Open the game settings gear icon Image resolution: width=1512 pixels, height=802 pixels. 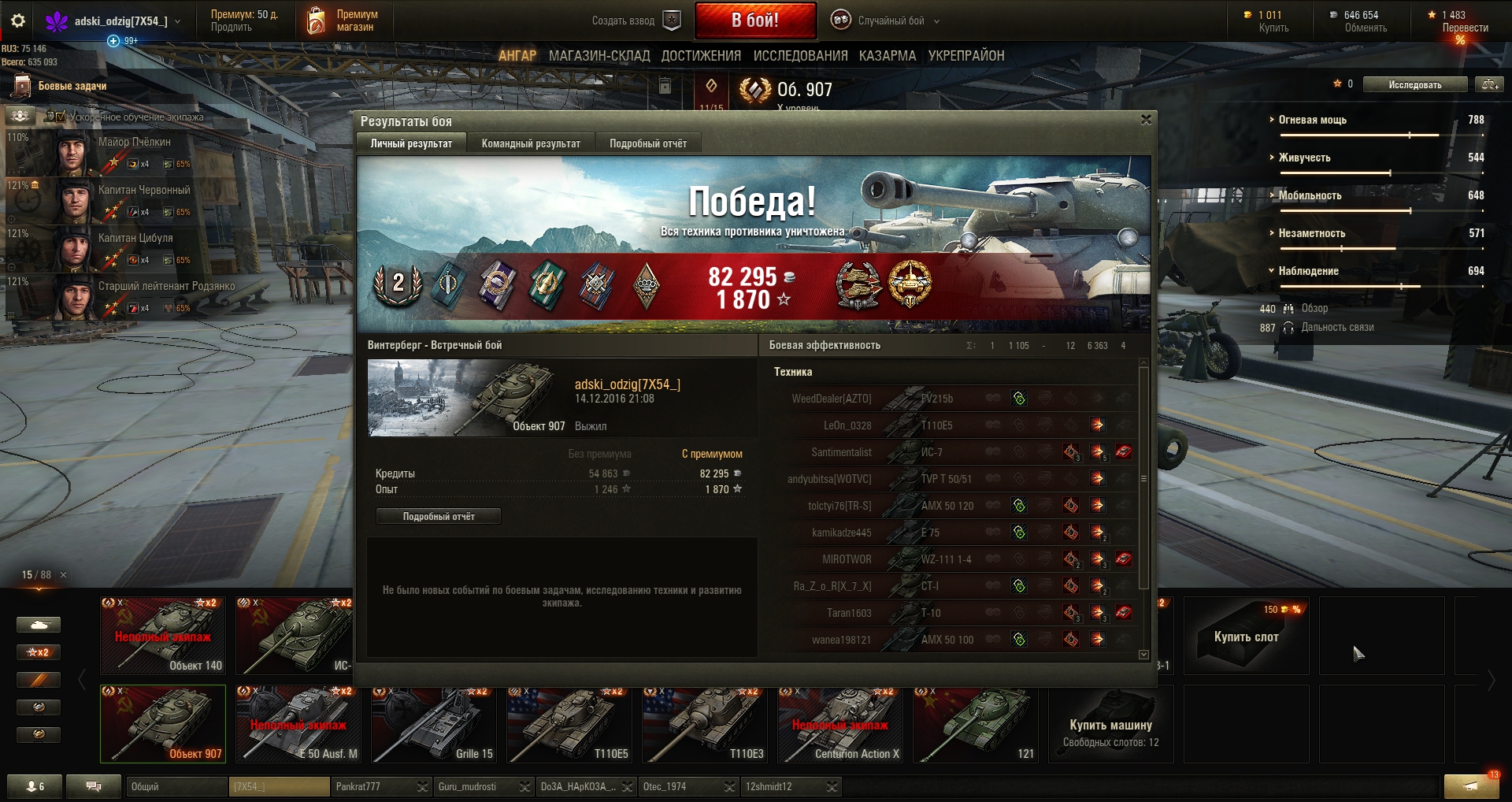click(x=18, y=21)
